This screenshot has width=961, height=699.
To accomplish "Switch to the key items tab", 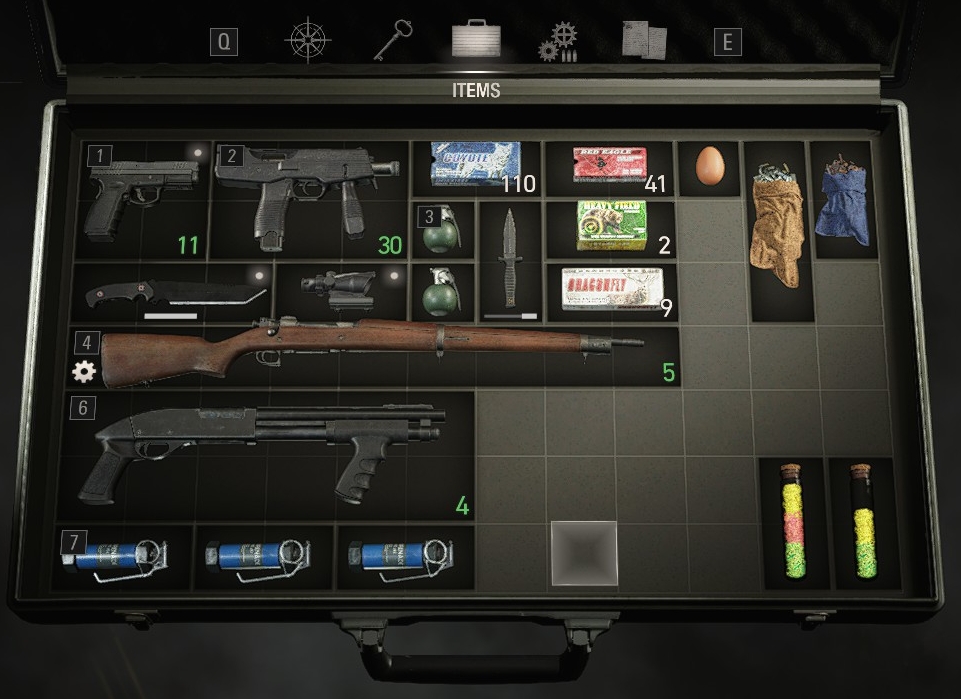I will coord(392,41).
